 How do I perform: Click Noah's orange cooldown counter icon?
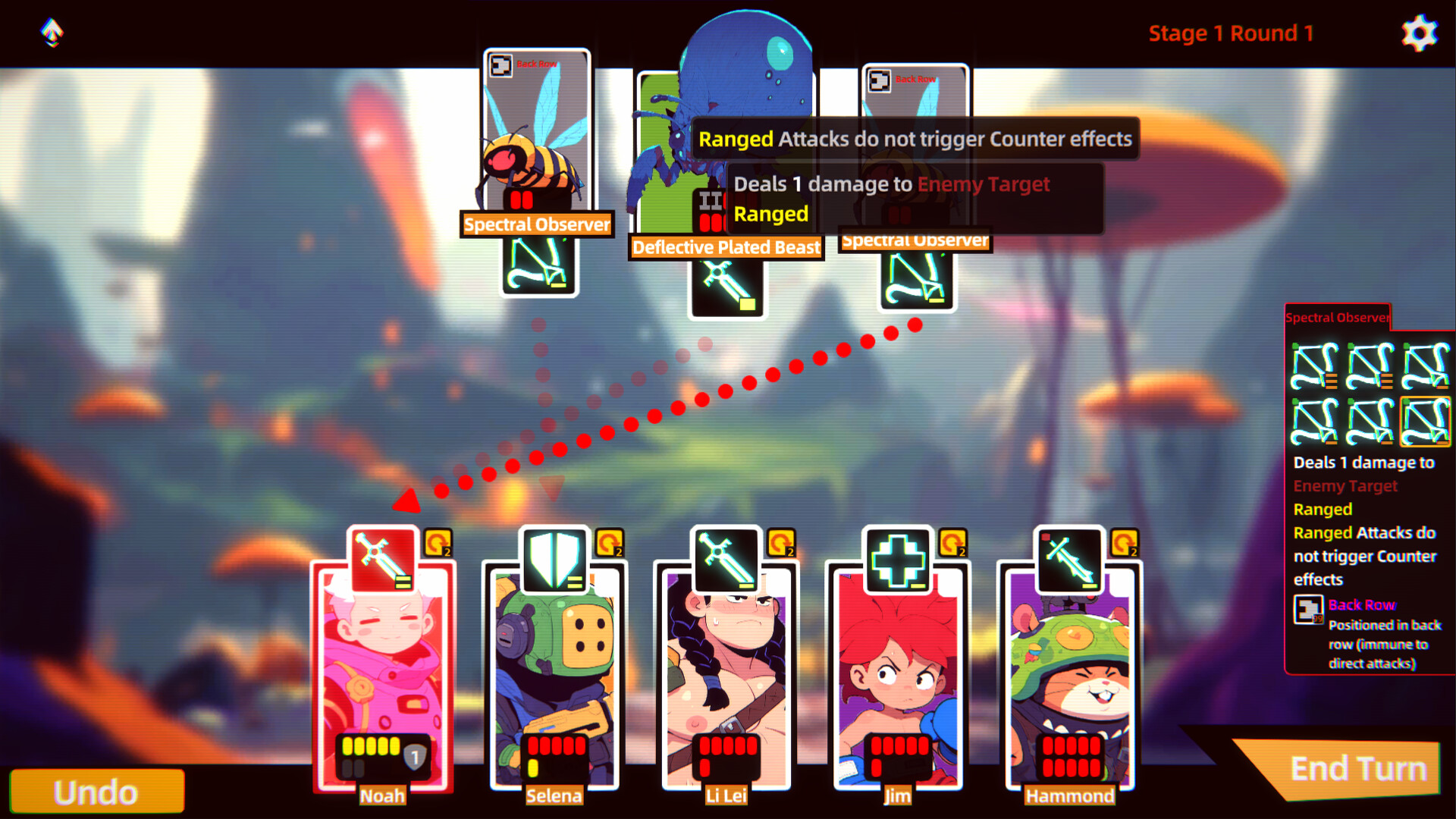coord(438,542)
